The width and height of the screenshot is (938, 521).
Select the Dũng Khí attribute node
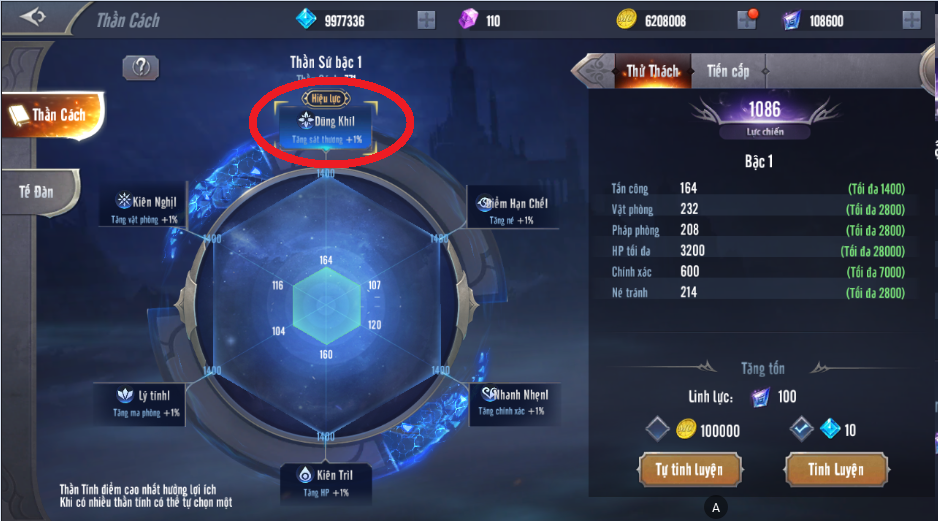pyautogui.click(x=327, y=129)
